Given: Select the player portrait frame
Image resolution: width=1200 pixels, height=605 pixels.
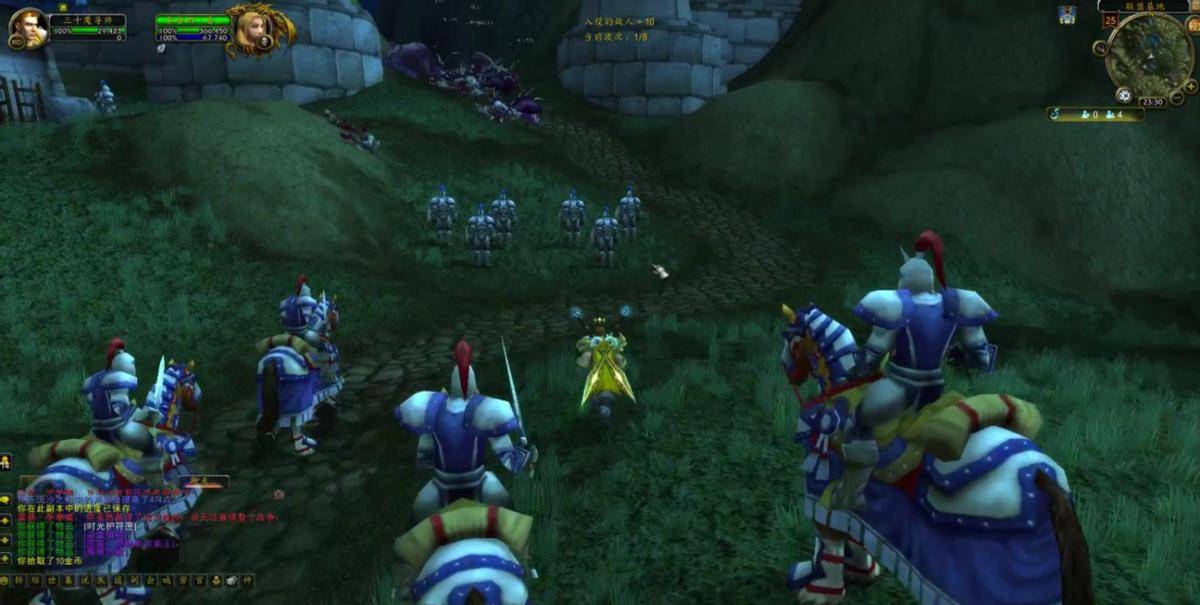Looking at the screenshot, I should coord(28,27).
